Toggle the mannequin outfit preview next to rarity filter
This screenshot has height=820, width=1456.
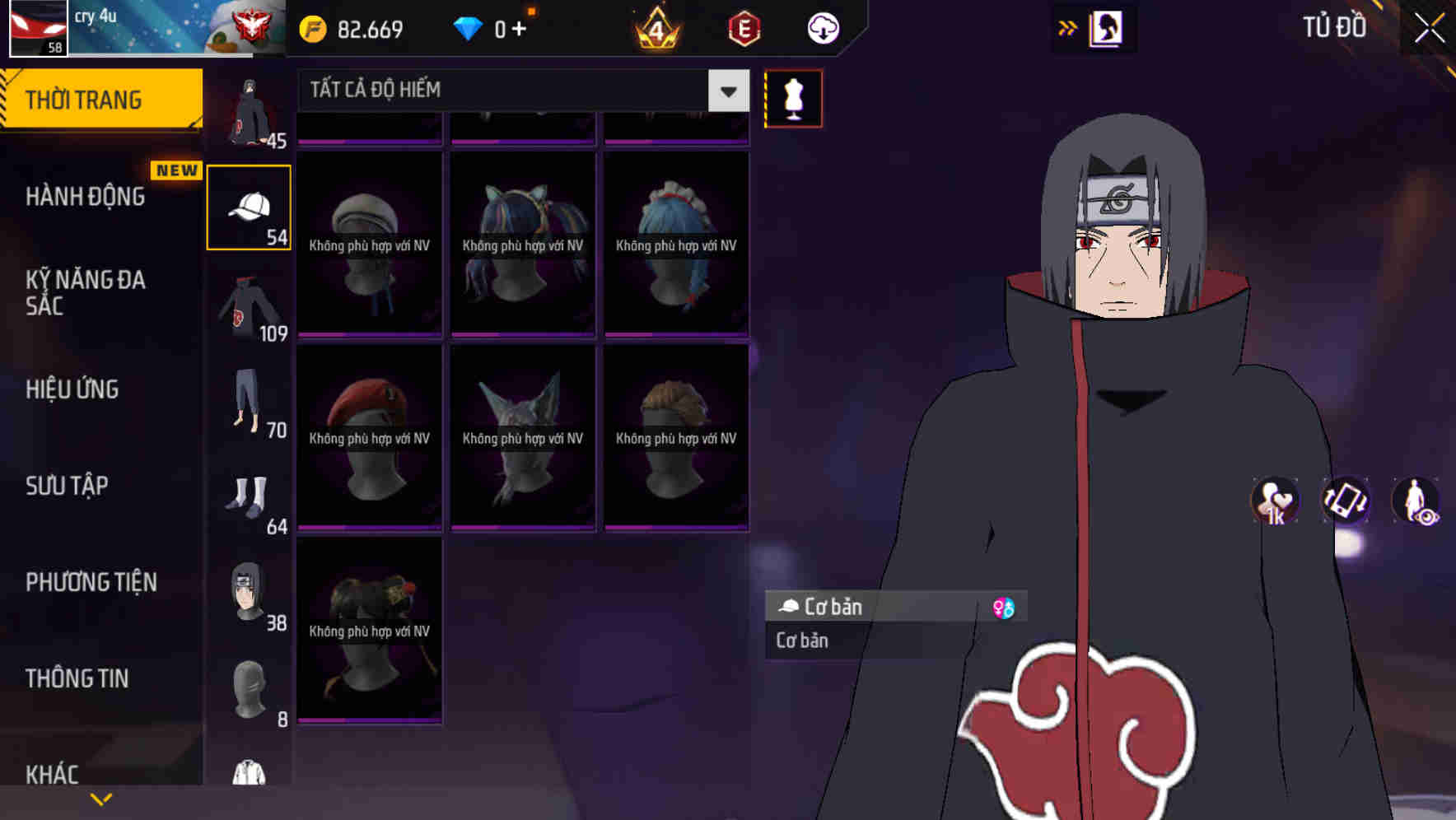coord(792,97)
